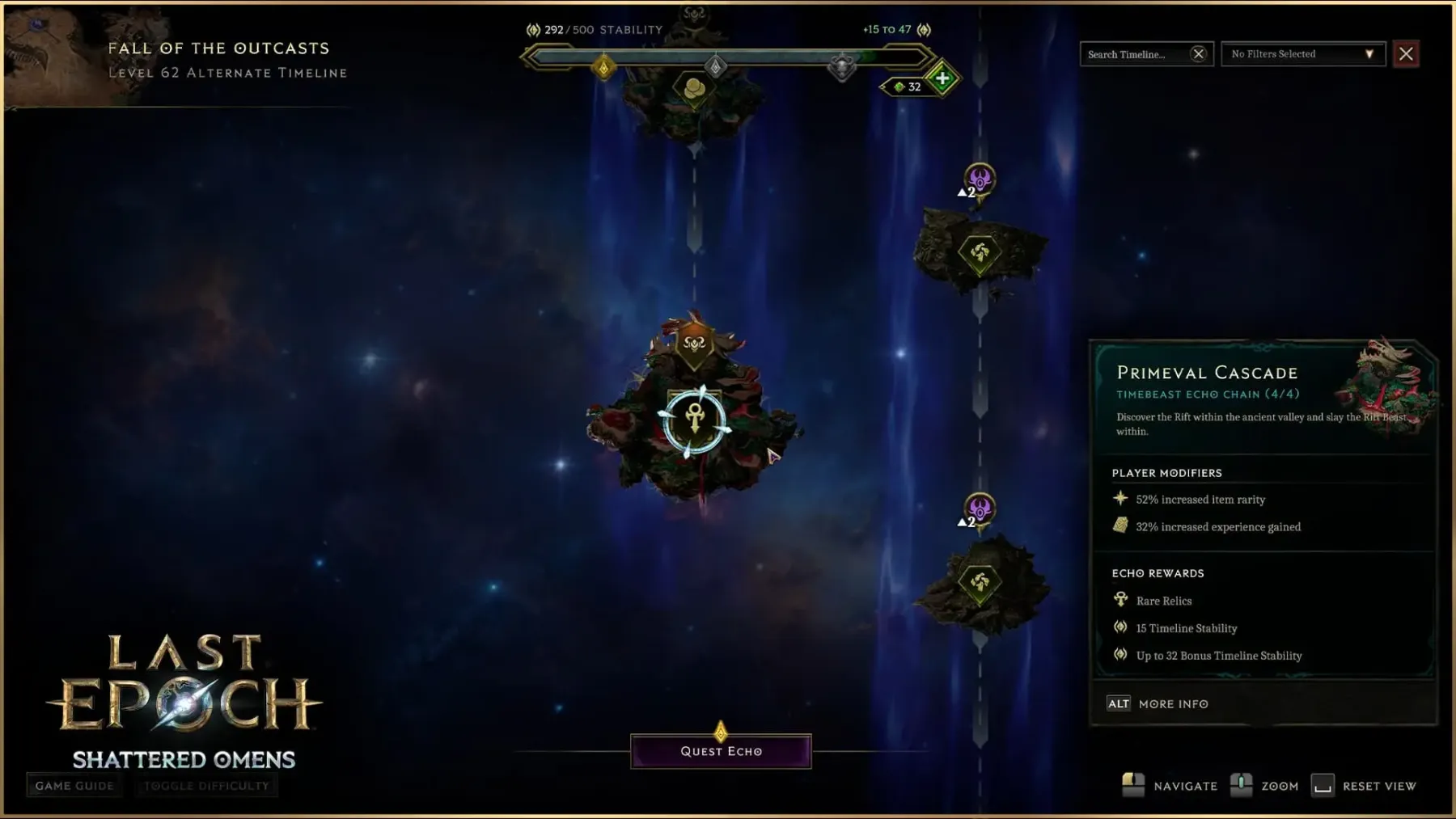Close the timeline map view
This screenshot has height=819, width=1456.
click(x=1406, y=54)
